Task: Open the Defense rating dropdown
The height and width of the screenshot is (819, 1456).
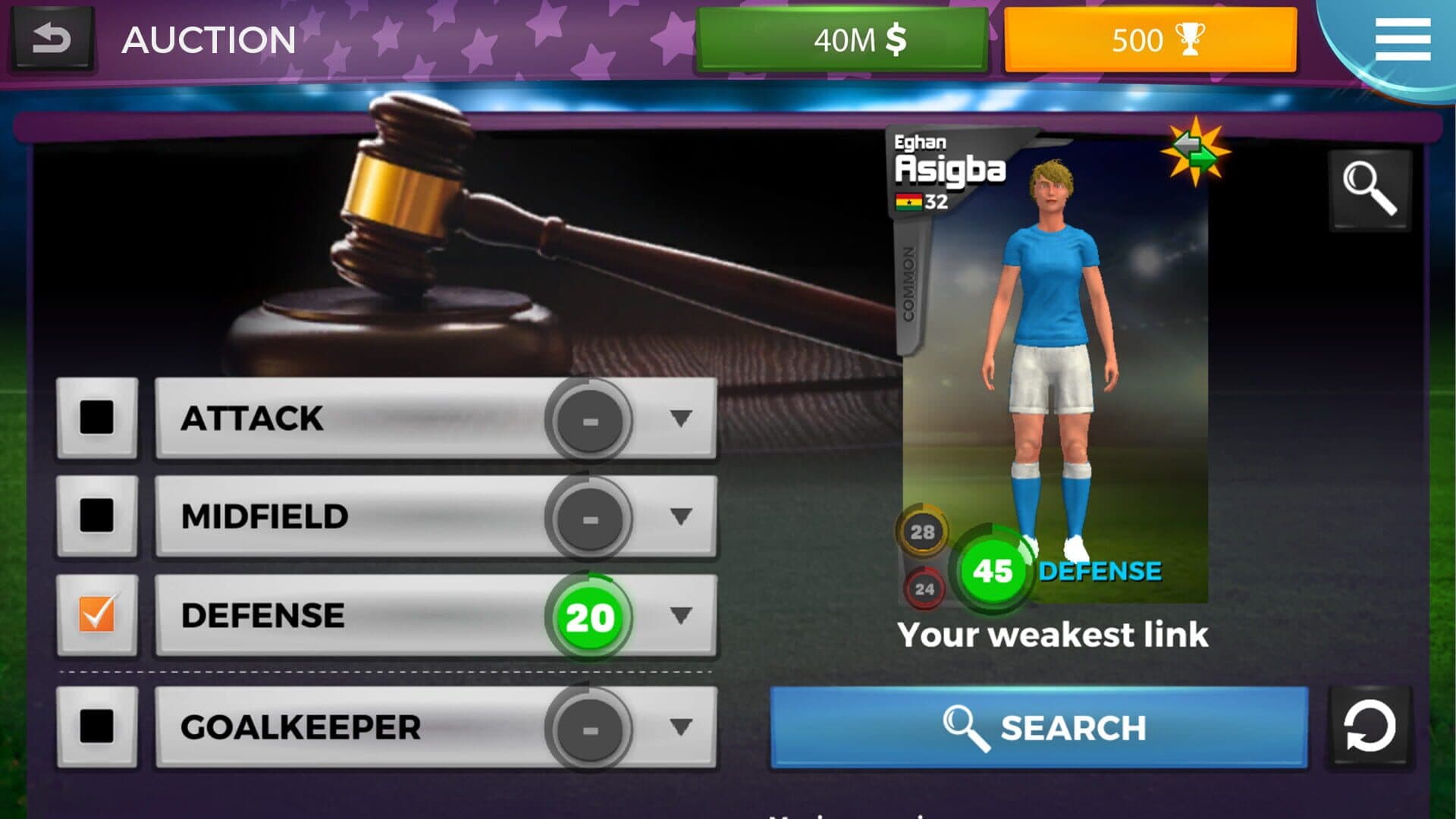Action: coord(680,614)
